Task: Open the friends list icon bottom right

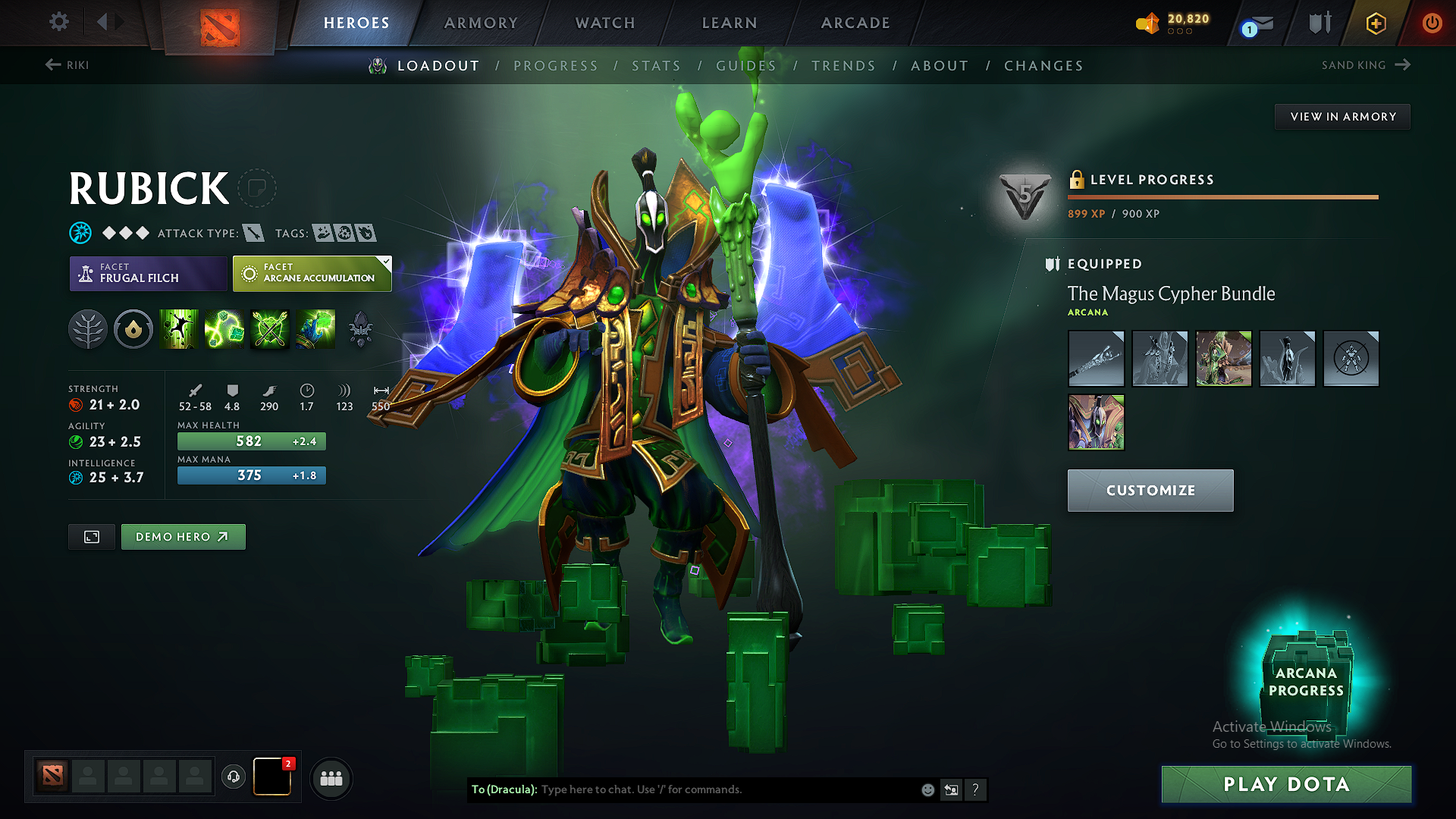Action: [331, 778]
